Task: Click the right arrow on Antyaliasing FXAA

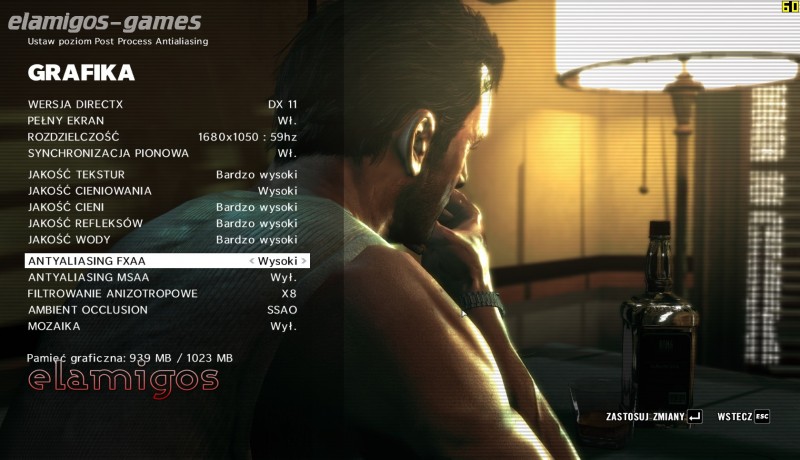Action: (304, 261)
